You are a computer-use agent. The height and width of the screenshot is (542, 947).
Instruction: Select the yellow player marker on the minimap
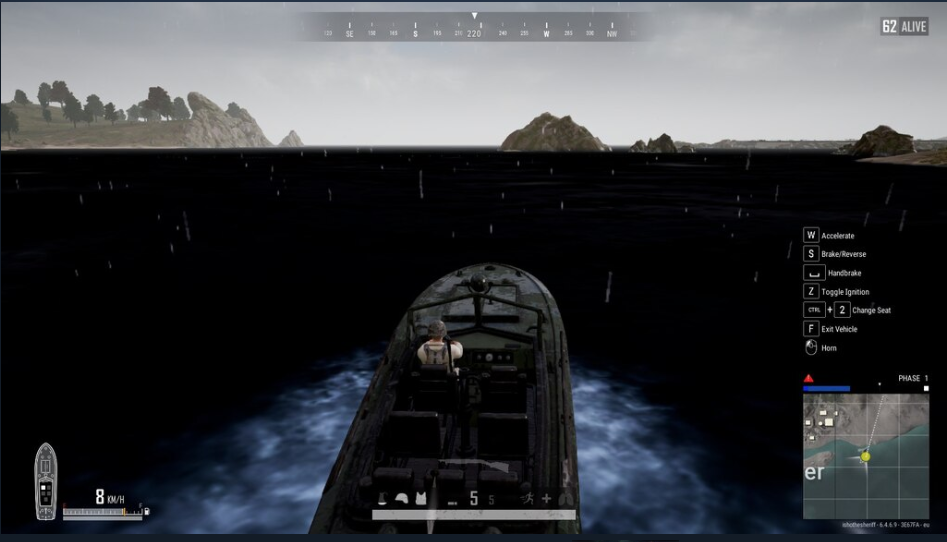pyautogui.click(x=865, y=456)
